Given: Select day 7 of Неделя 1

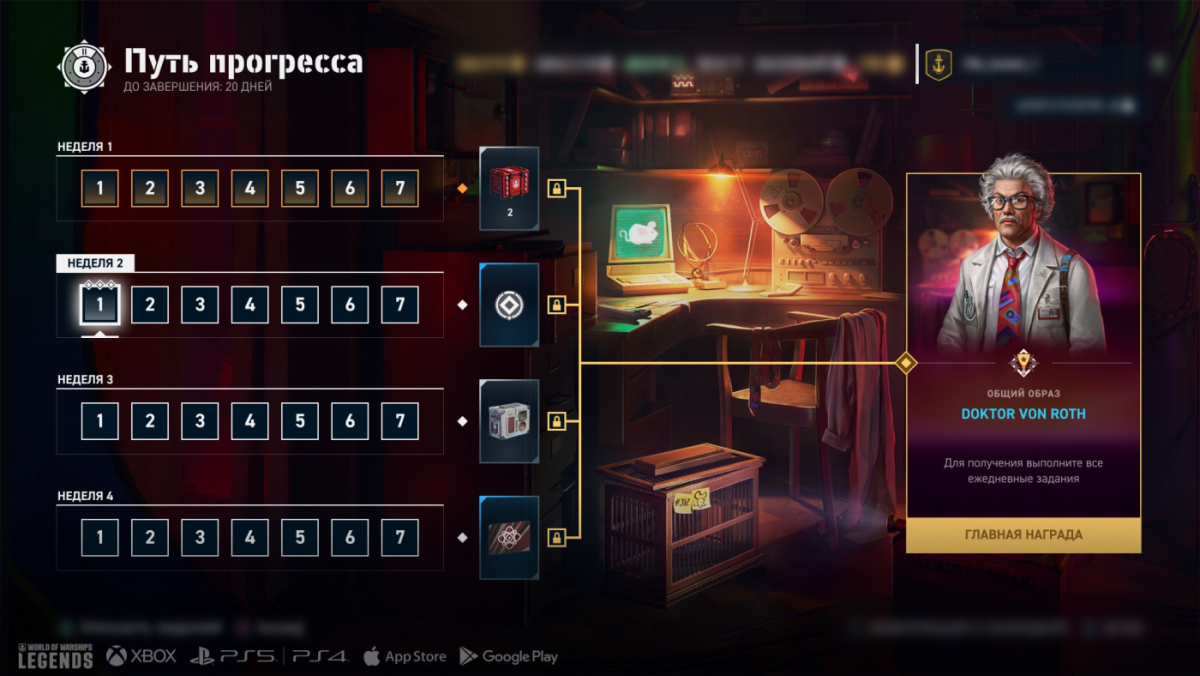Looking at the screenshot, I should tap(400, 188).
